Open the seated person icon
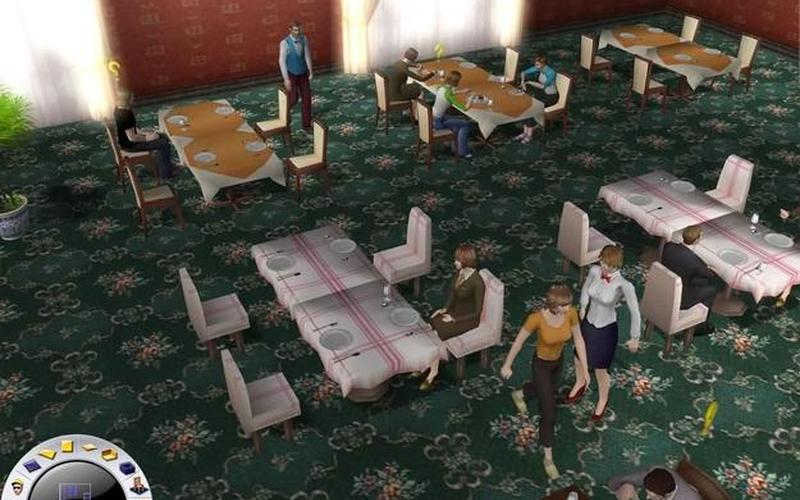 [x=139, y=485]
